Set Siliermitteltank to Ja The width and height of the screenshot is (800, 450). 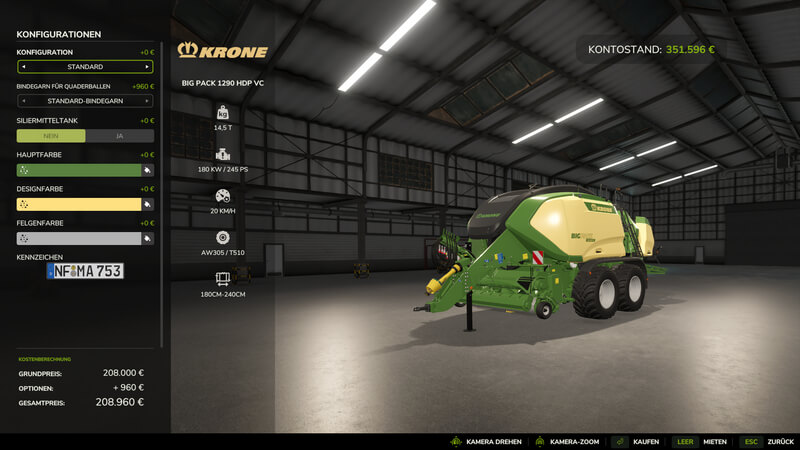coord(119,136)
